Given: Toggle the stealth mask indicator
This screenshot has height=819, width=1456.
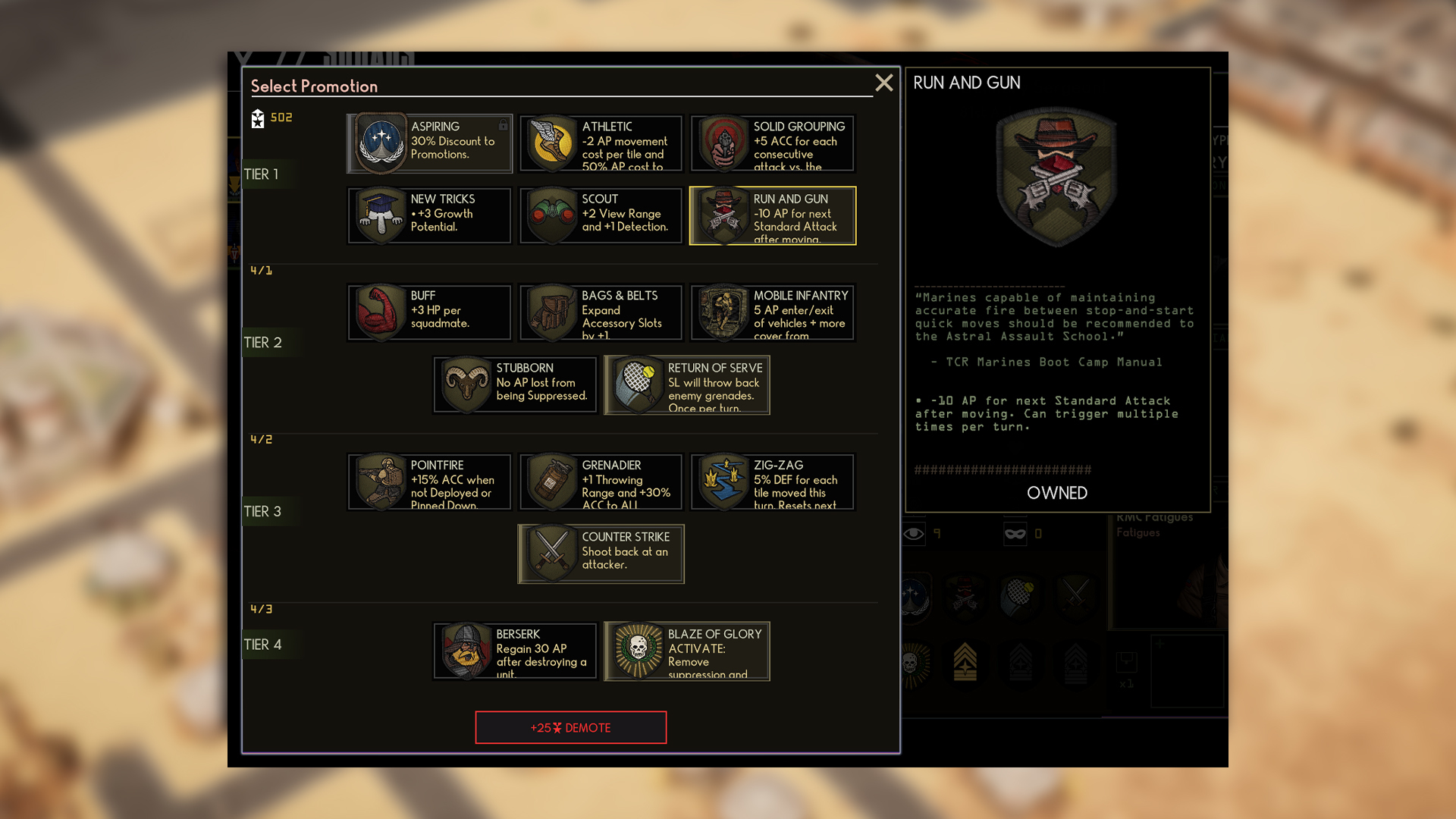Looking at the screenshot, I should (x=1015, y=533).
